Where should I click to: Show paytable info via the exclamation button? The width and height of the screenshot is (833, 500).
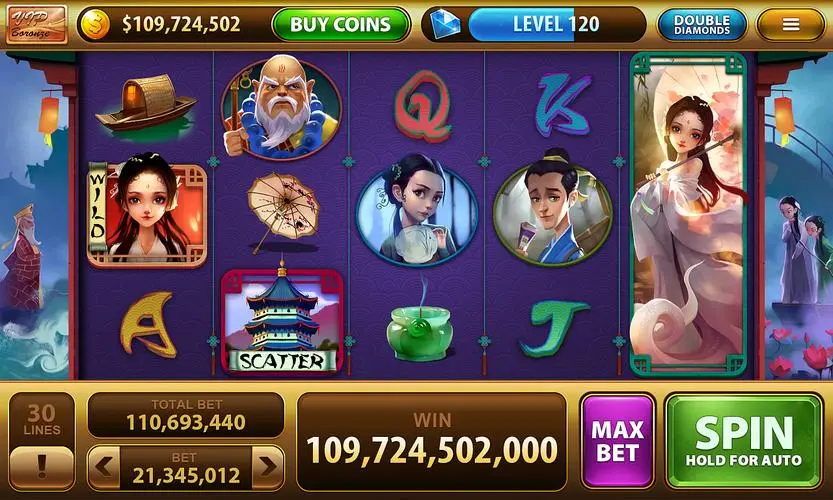coord(41,467)
